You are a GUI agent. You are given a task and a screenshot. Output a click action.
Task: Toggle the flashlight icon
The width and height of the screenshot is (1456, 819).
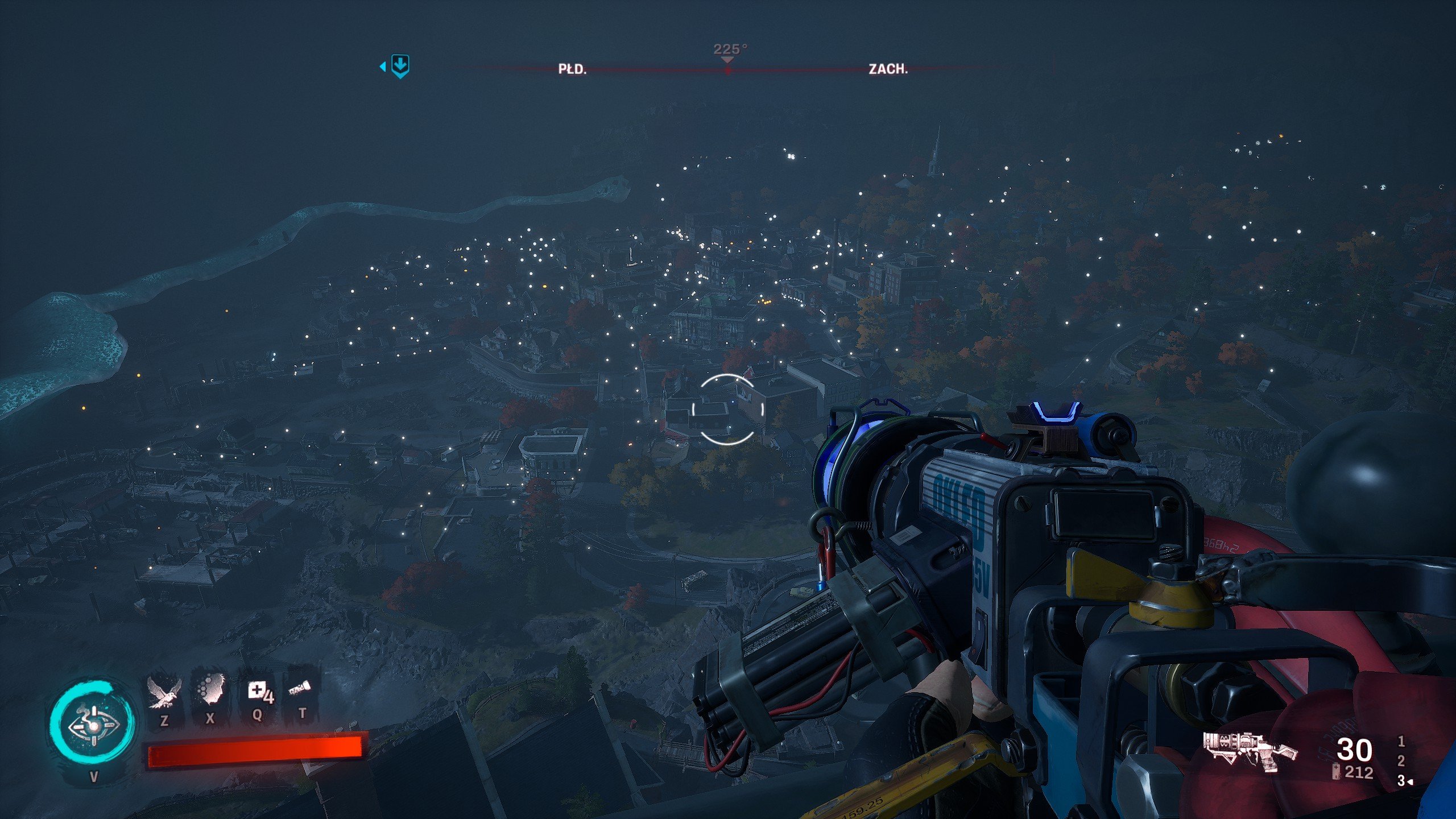pyautogui.click(x=300, y=690)
